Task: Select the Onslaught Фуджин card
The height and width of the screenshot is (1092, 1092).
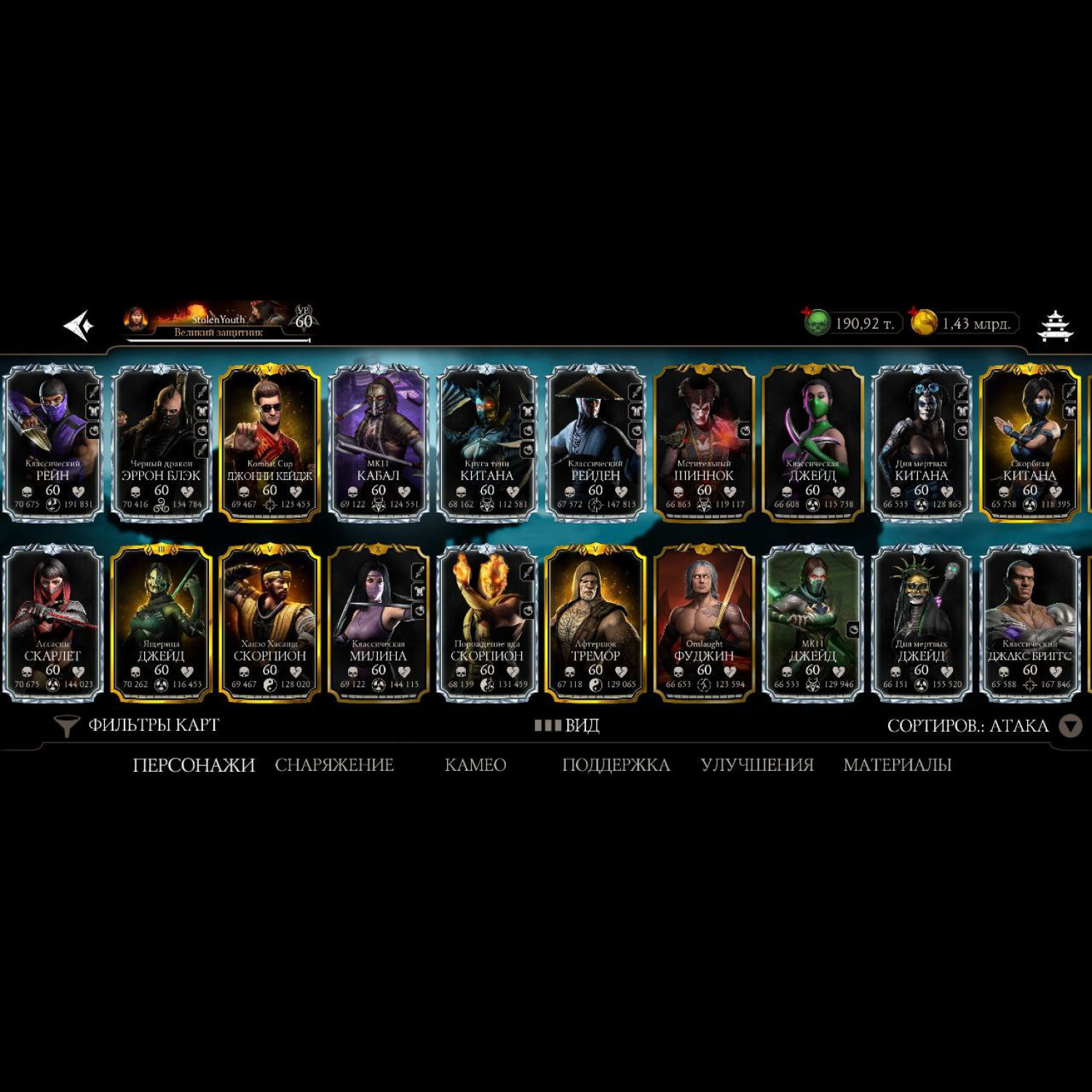Action: tap(704, 623)
